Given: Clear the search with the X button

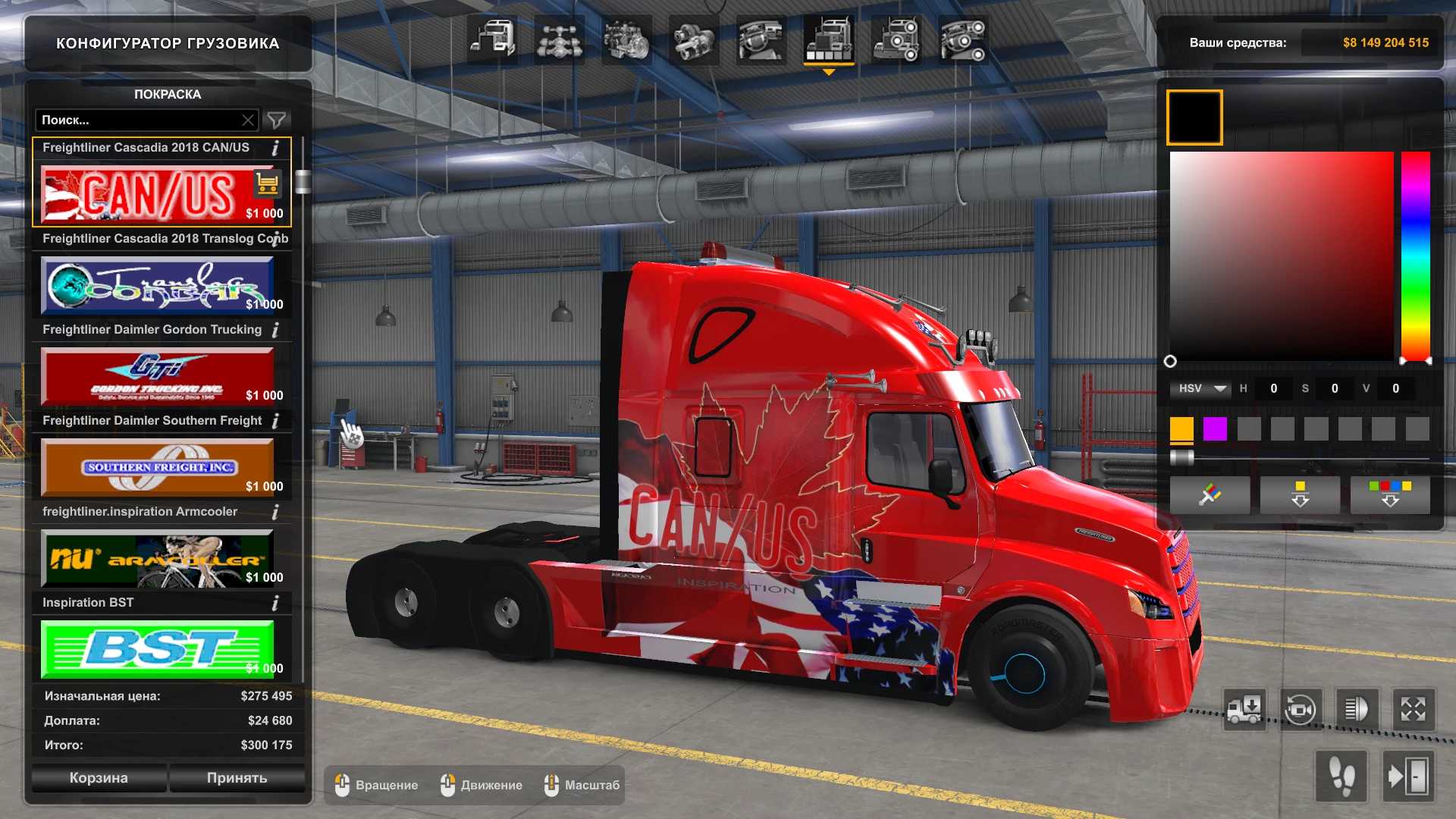Looking at the screenshot, I should pos(248,120).
